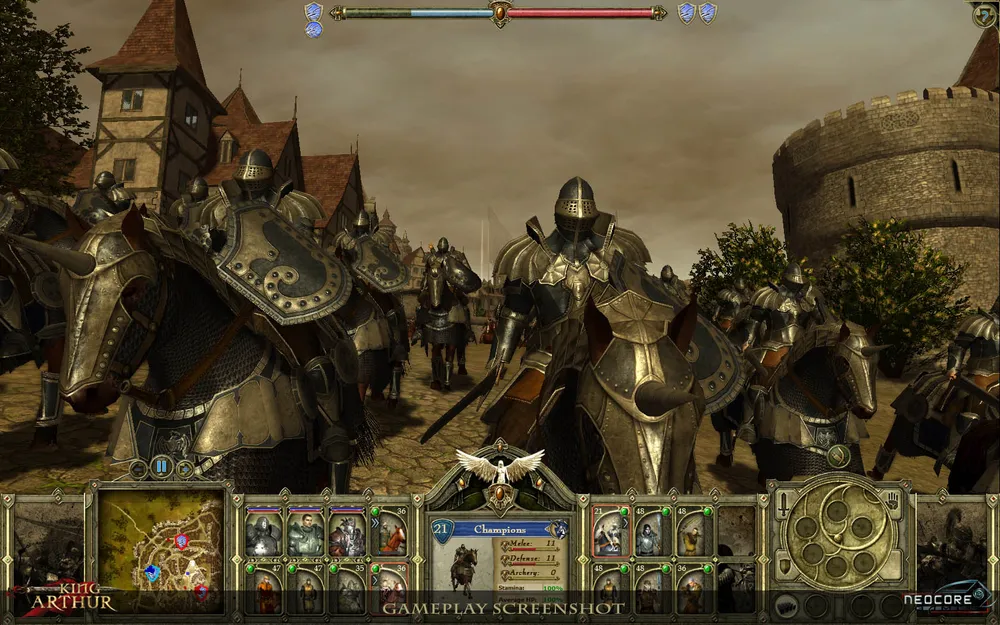Select the red shield marker on minimap

click(x=181, y=541)
